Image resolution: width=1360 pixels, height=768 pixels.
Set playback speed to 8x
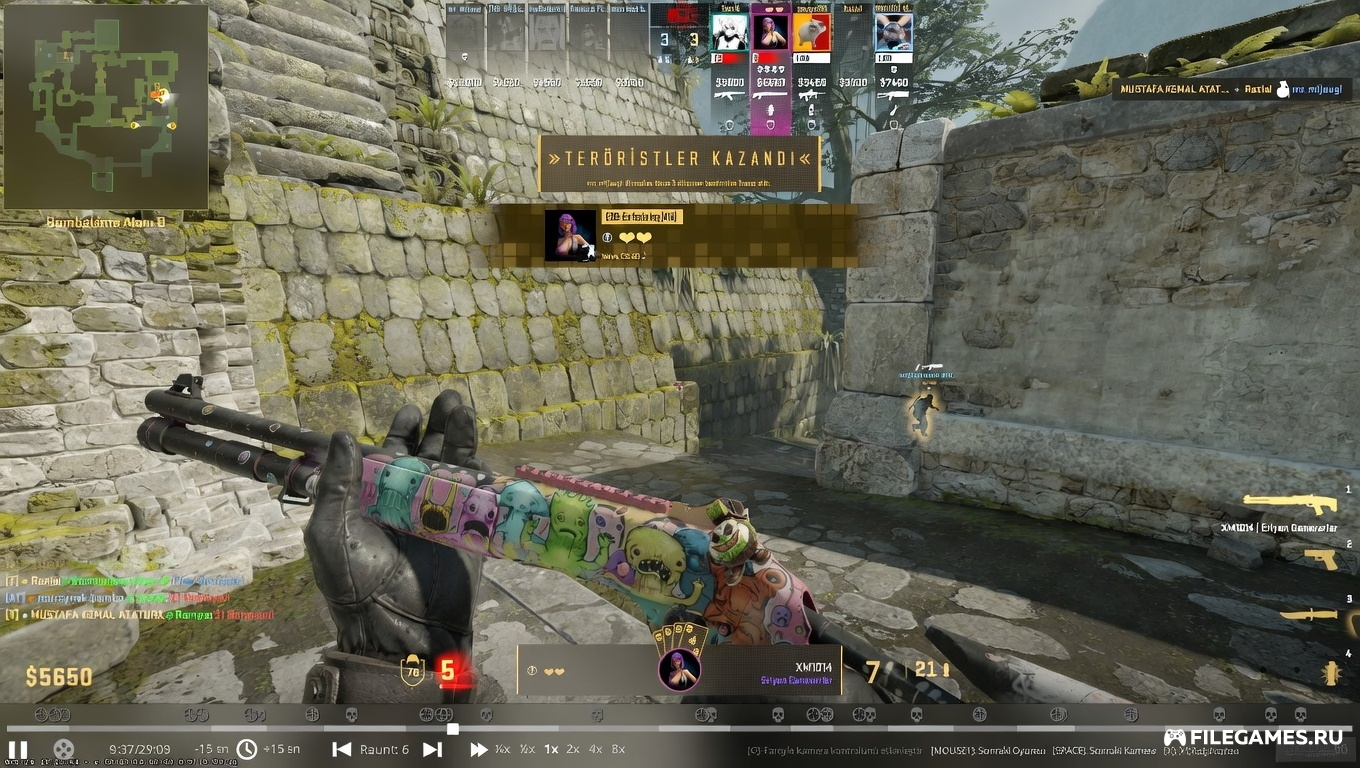[x=619, y=749]
